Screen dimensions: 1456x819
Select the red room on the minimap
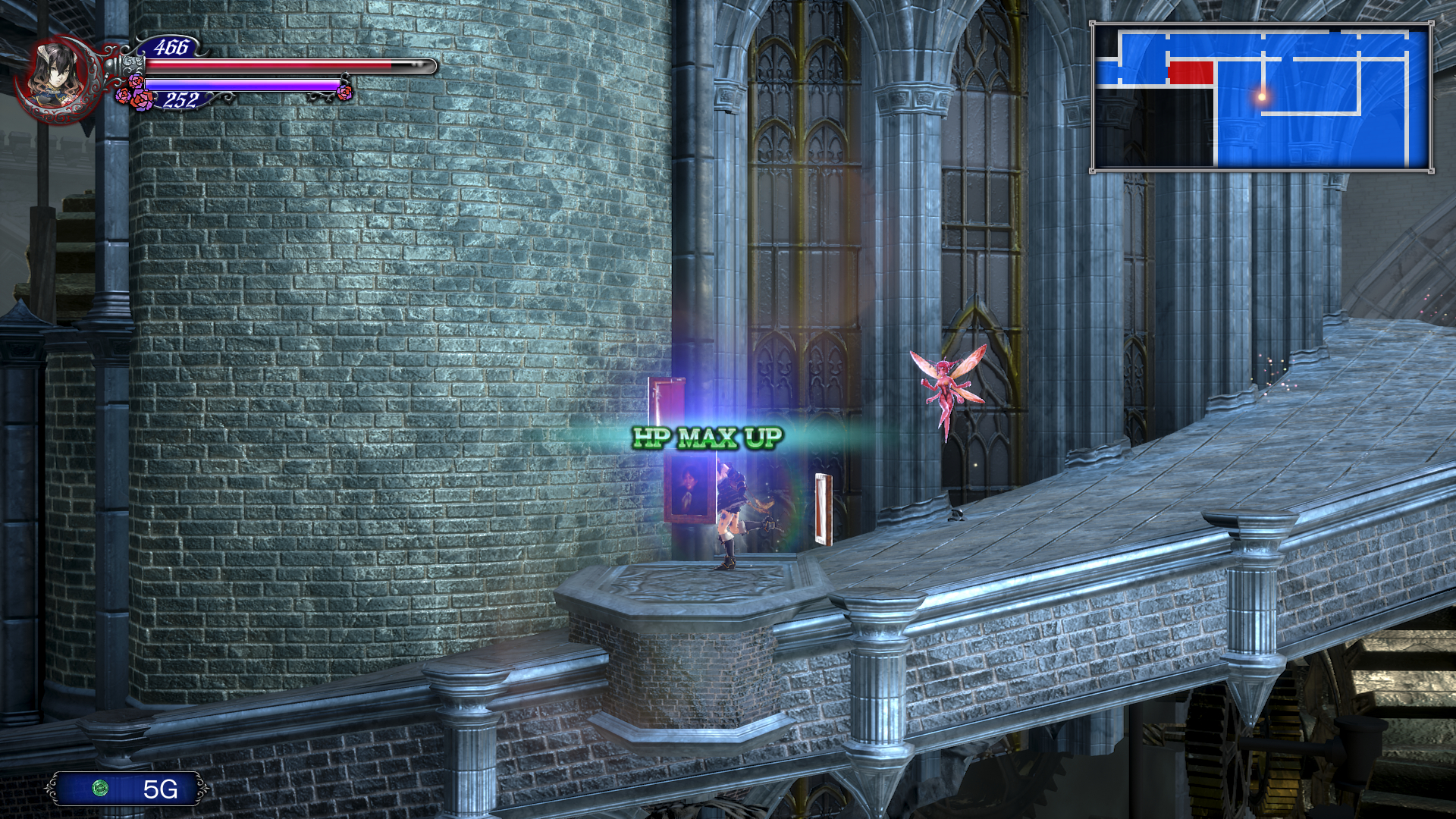click(x=1191, y=73)
